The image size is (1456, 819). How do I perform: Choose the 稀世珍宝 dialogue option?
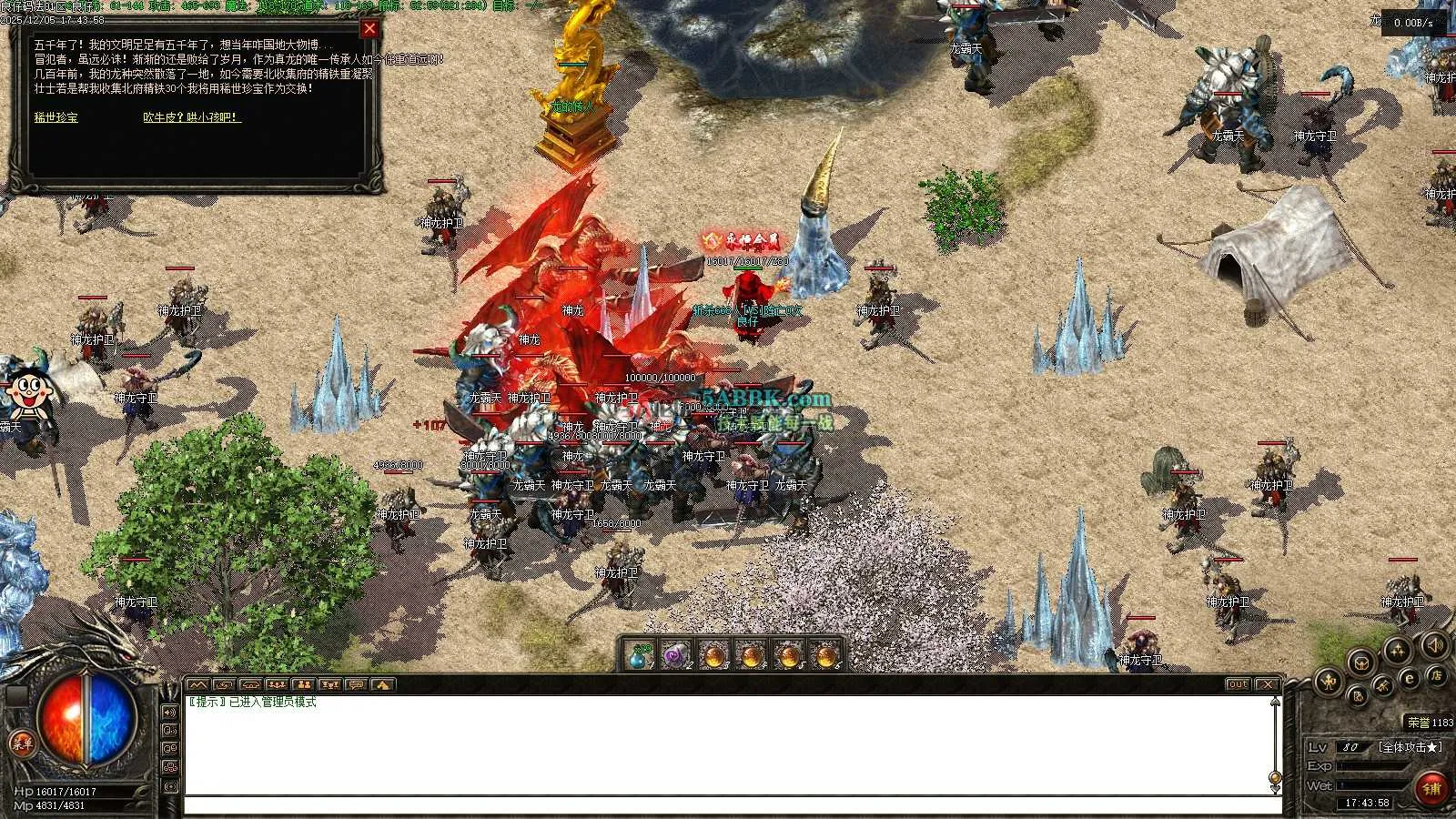click(56, 117)
